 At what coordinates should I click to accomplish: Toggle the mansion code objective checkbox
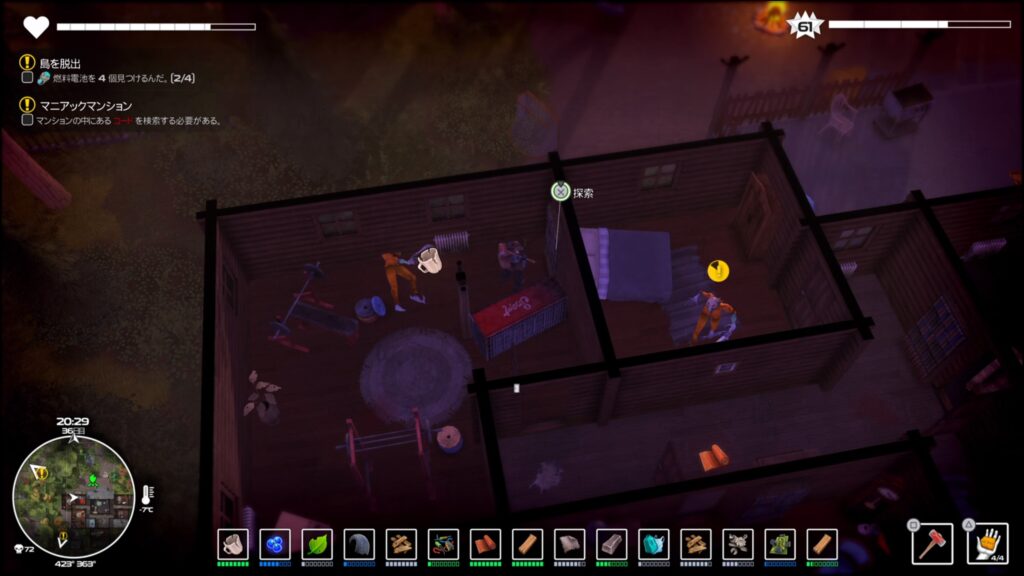27,120
